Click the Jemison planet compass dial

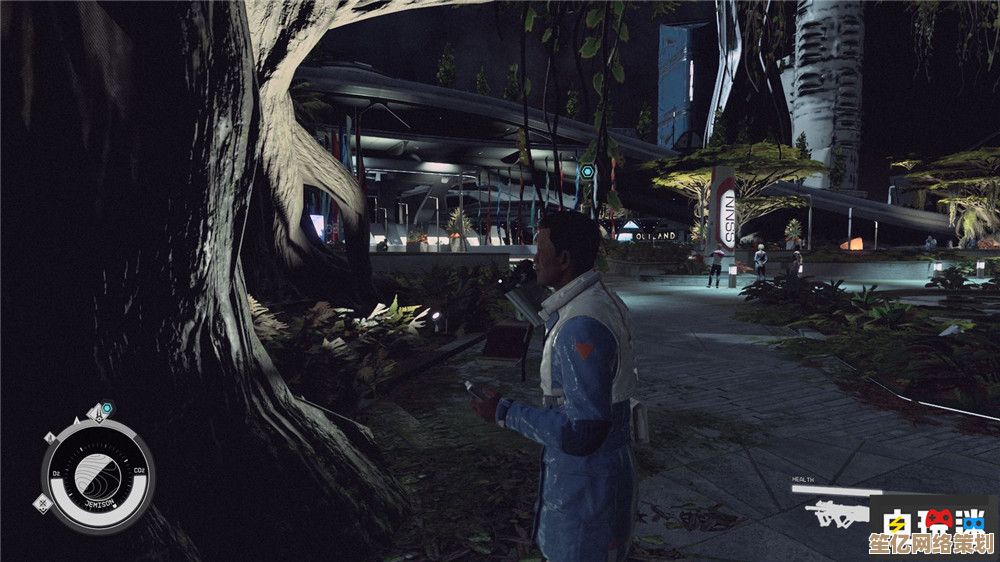[x=97, y=475]
